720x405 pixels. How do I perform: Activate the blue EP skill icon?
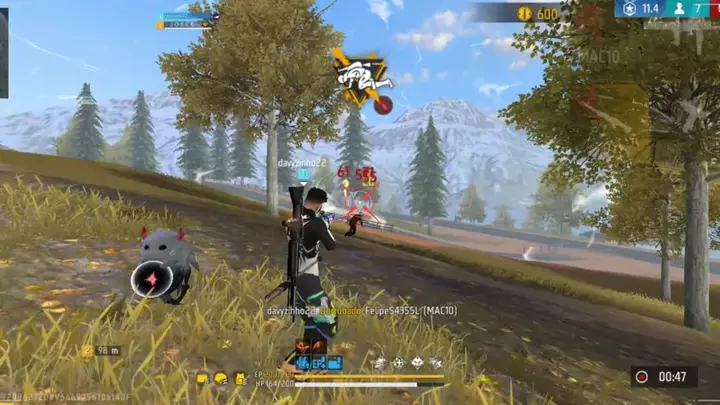pos(320,362)
